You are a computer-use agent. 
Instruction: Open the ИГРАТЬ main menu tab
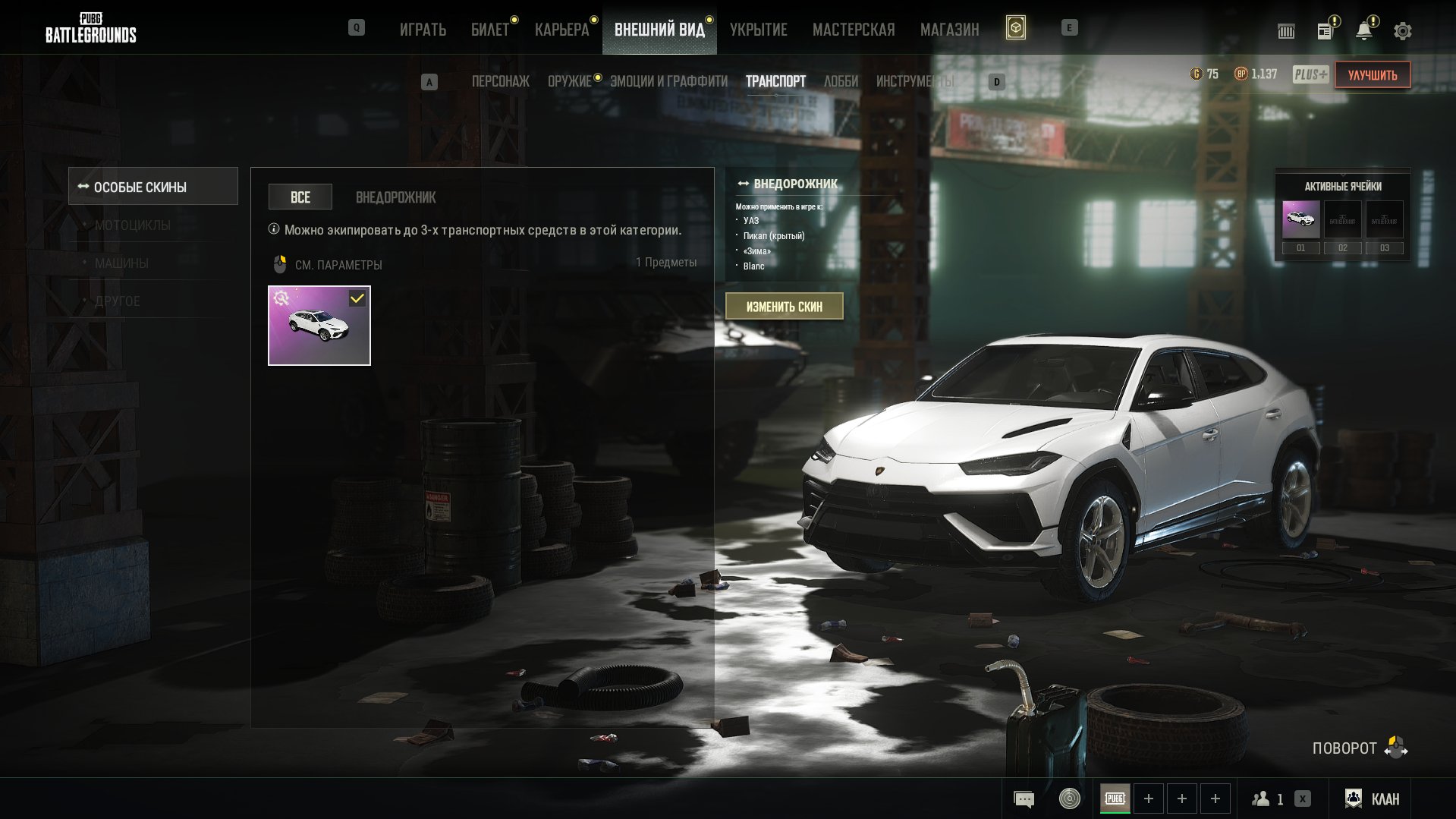click(x=423, y=30)
